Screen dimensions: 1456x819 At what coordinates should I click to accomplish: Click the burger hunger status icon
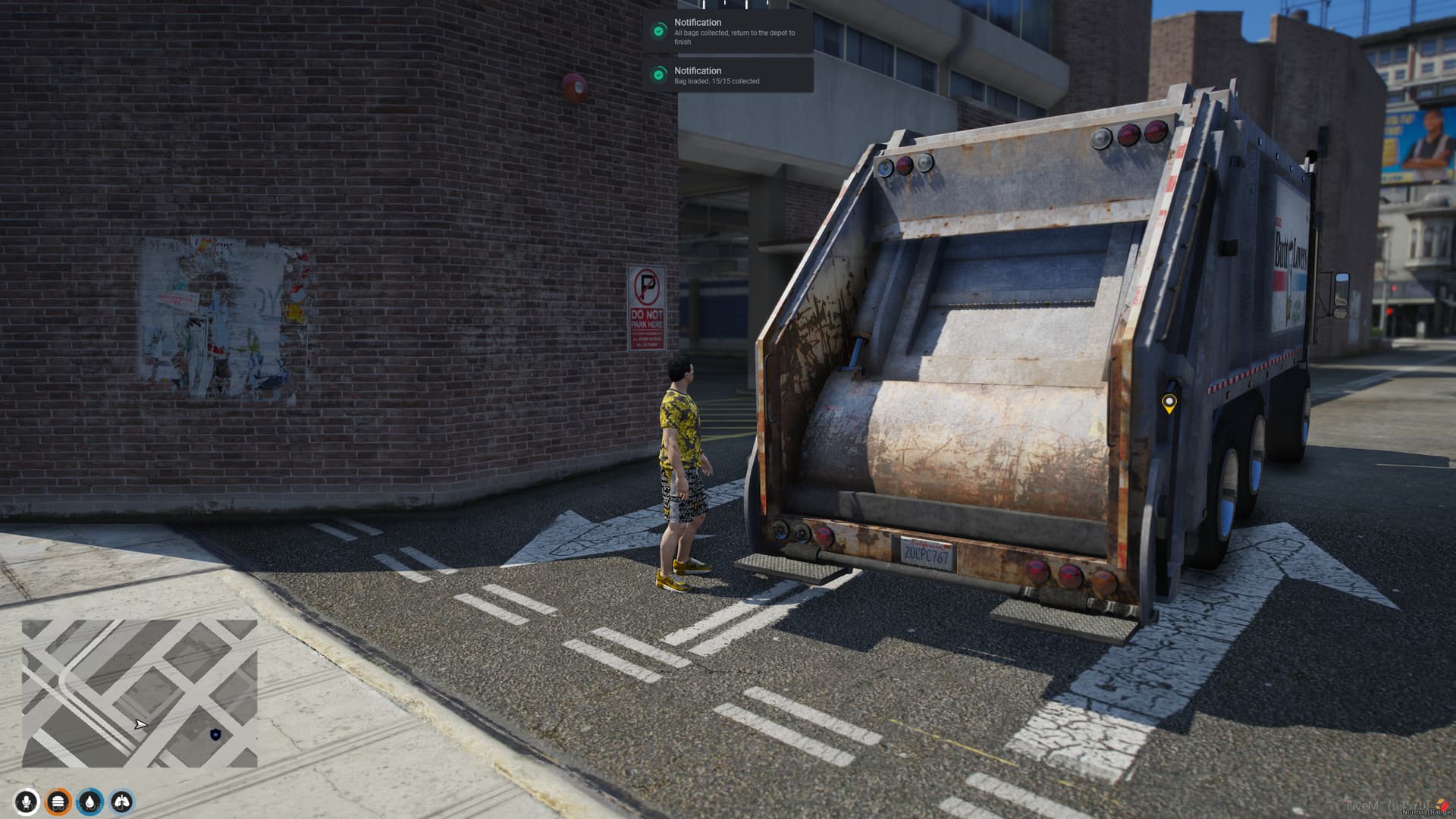(58, 802)
